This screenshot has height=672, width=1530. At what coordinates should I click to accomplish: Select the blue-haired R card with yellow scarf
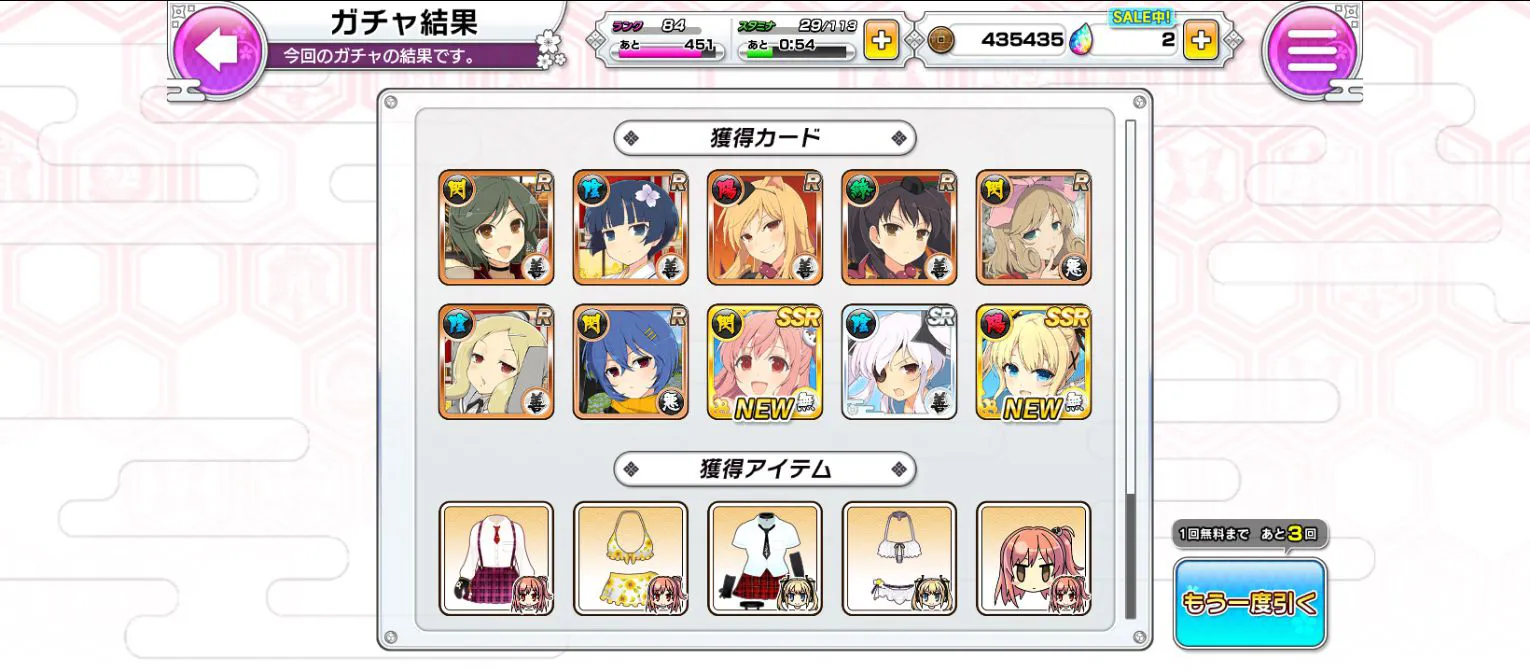click(630, 362)
